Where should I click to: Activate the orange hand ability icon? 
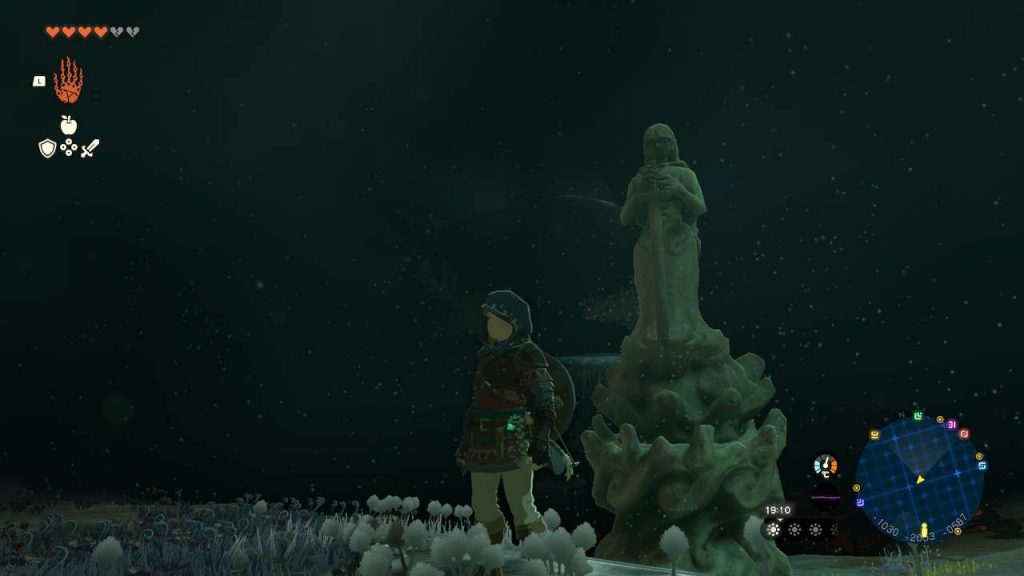pyautogui.click(x=68, y=81)
